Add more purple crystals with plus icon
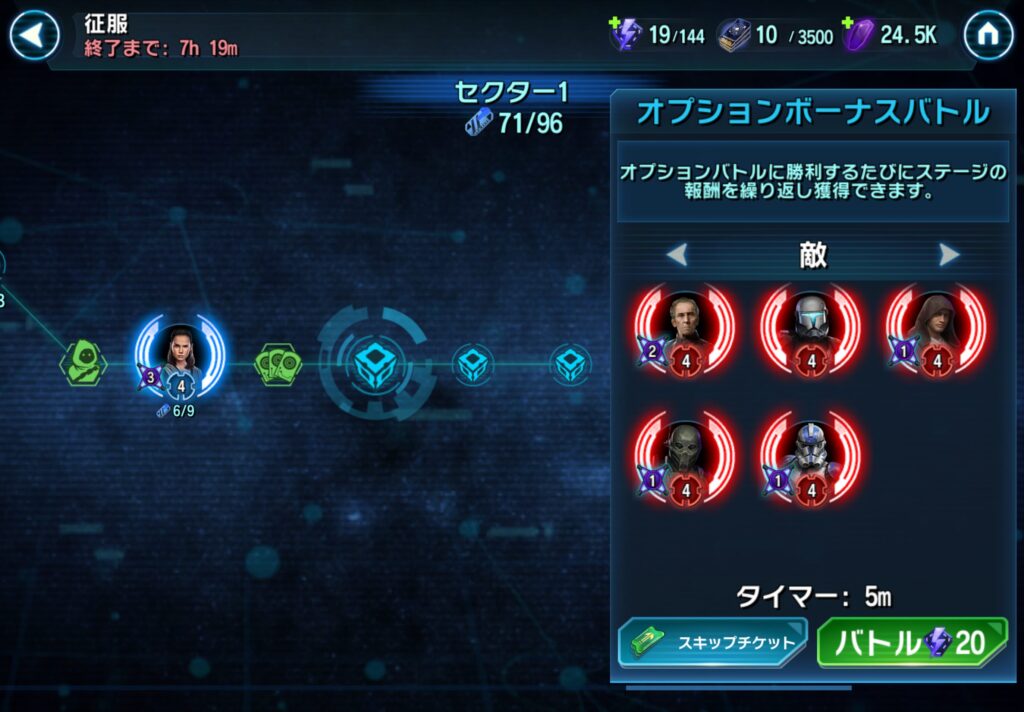Image resolution: width=1024 pixels, height=712 pixels. [x=850, y=23]
